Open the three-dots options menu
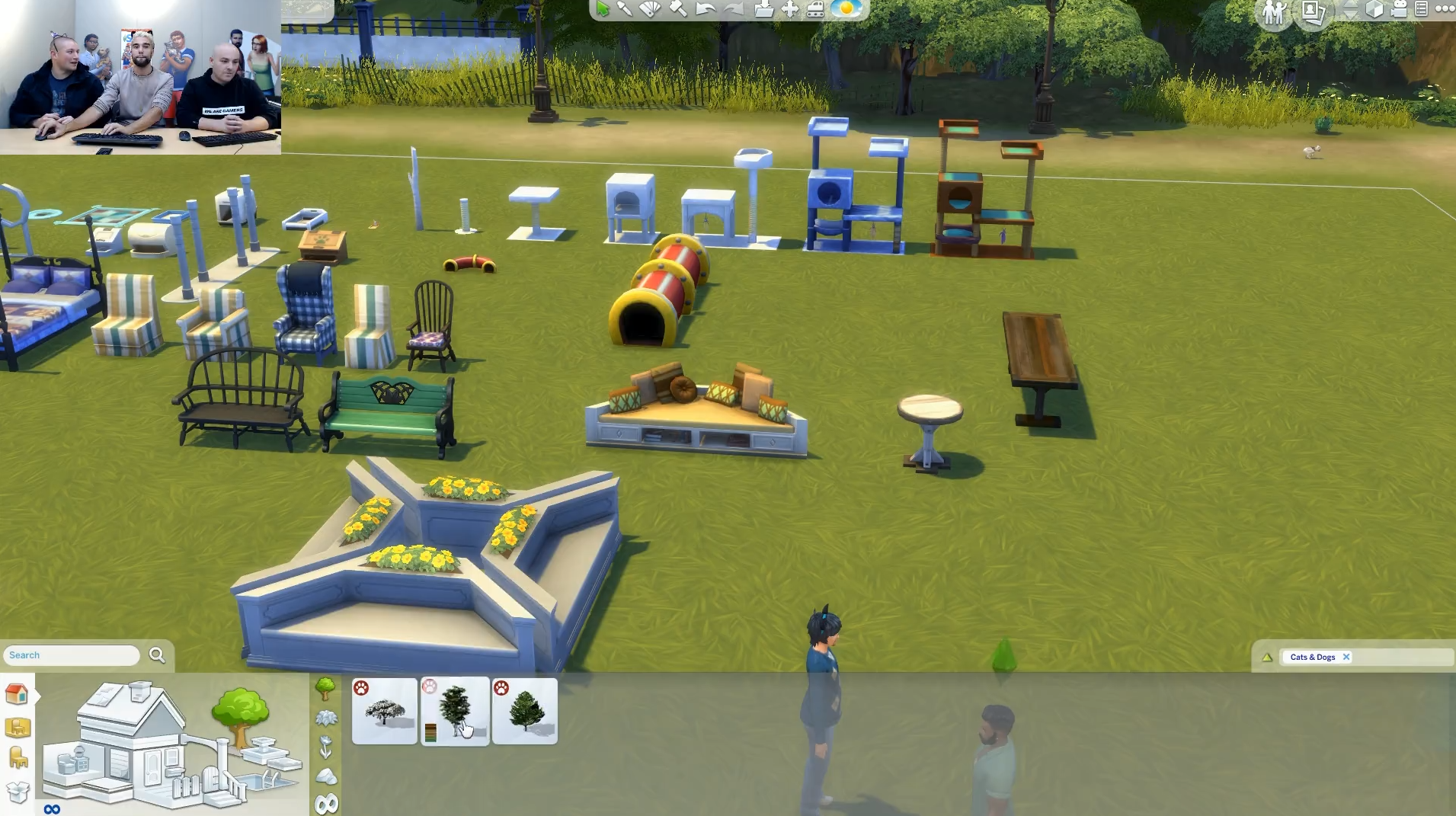The height and width of the screenshot is (816, 1456). pos(1445,9)
